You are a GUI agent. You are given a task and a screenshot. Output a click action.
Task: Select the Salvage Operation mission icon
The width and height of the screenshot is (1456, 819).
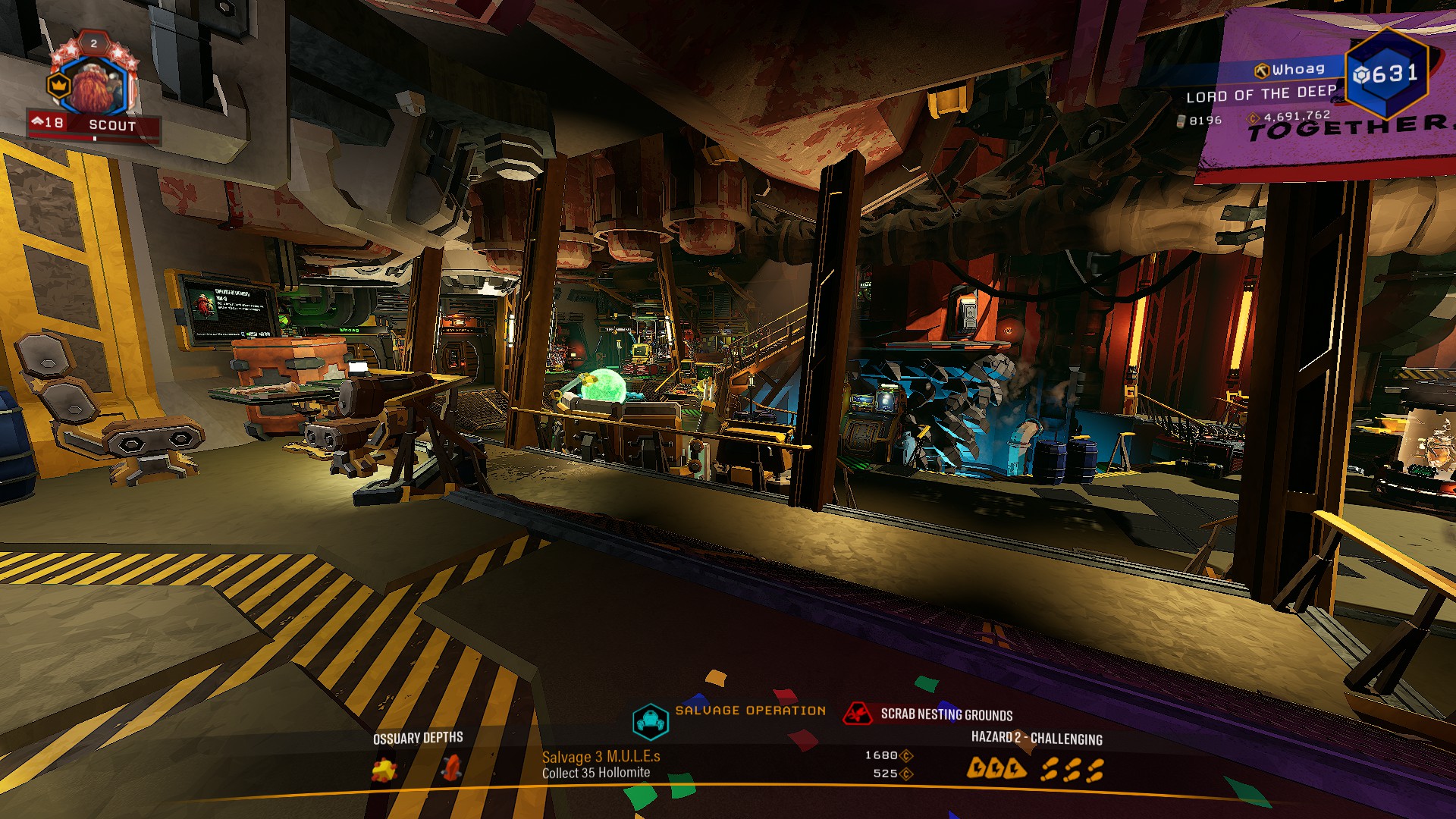[x=650, y=721]
